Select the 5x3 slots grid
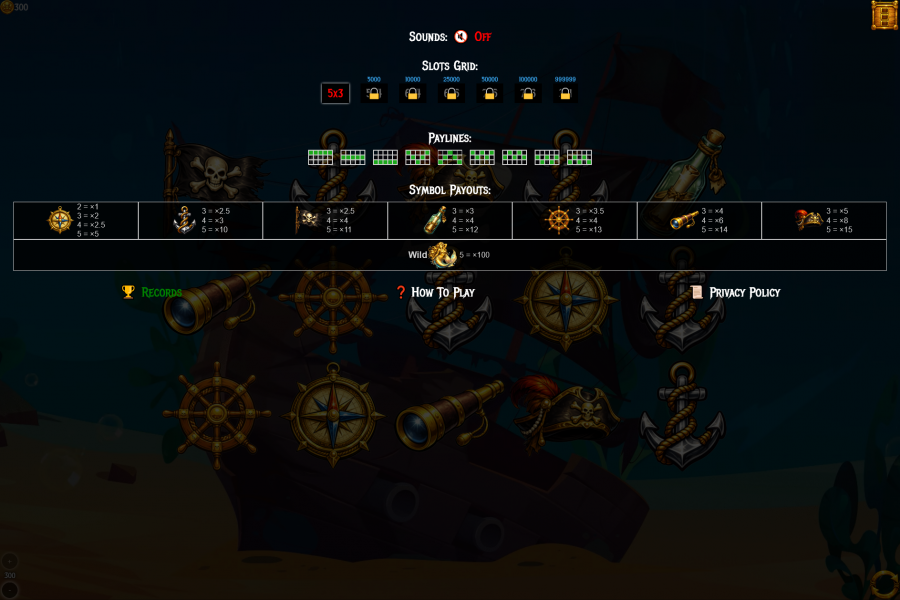The image size is (900, 600). point(335,94)
